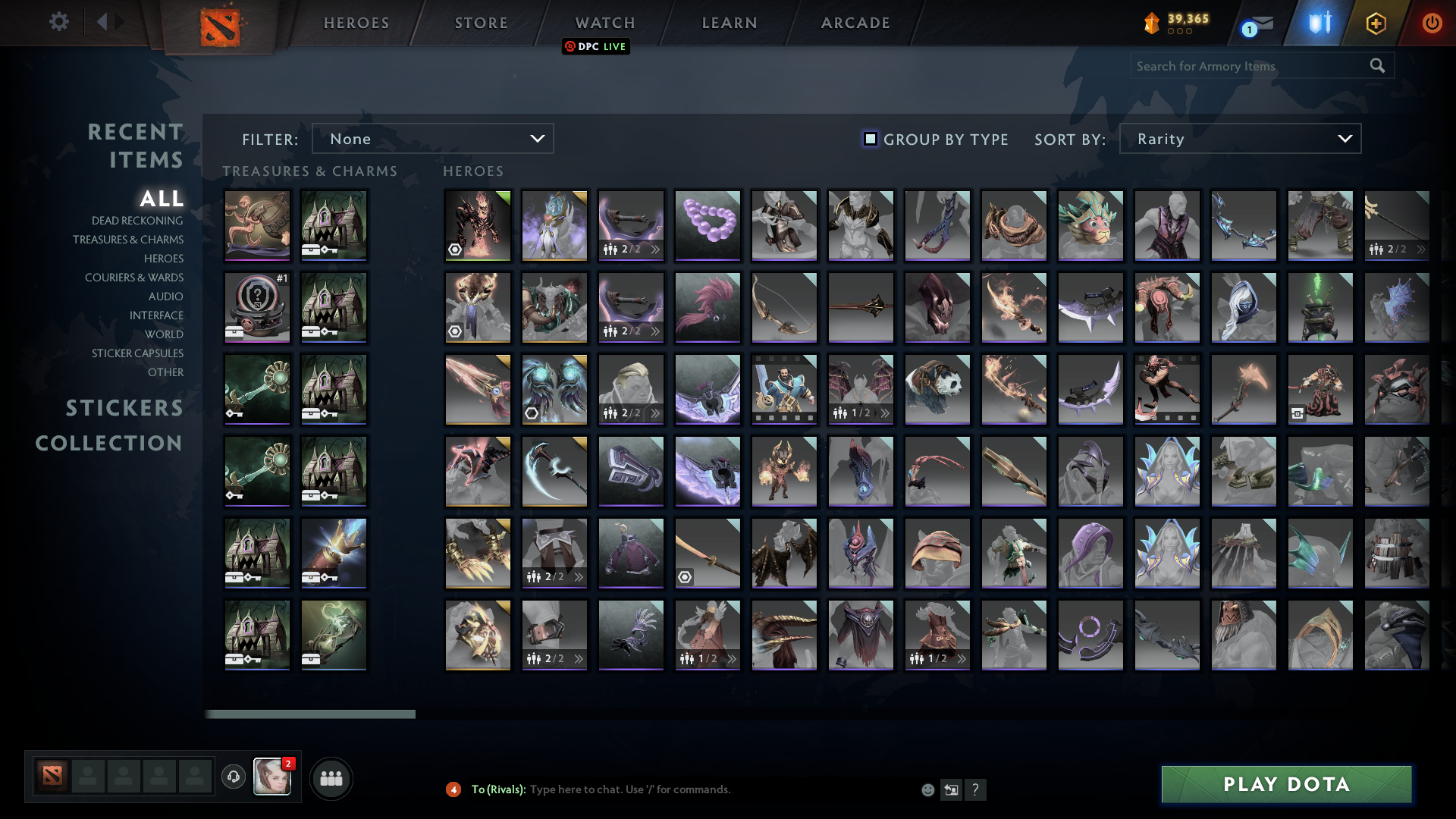Open the group finder people icon
The width and height of the screenshot is (1456, 819).
[x=331, y=777]
